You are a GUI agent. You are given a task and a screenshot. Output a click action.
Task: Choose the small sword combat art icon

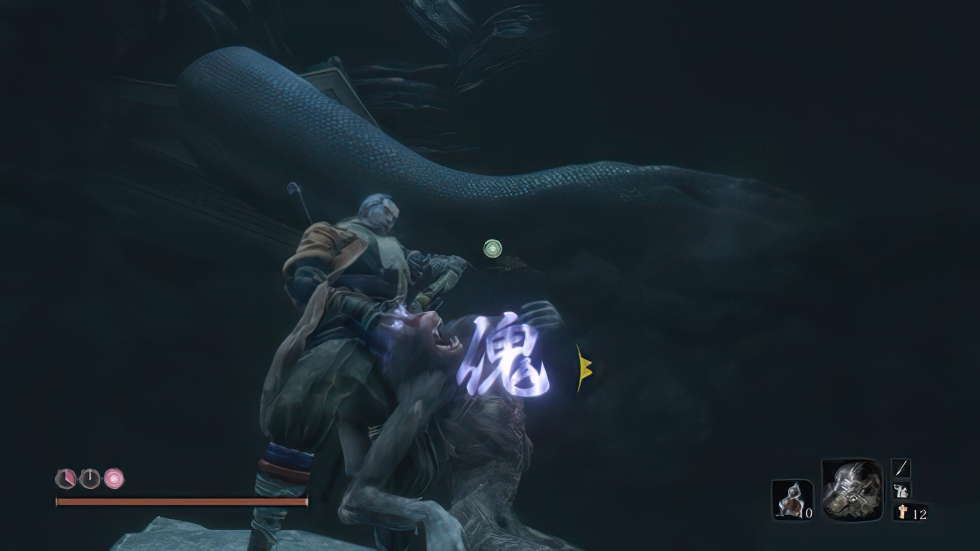(x=901, y=468)
